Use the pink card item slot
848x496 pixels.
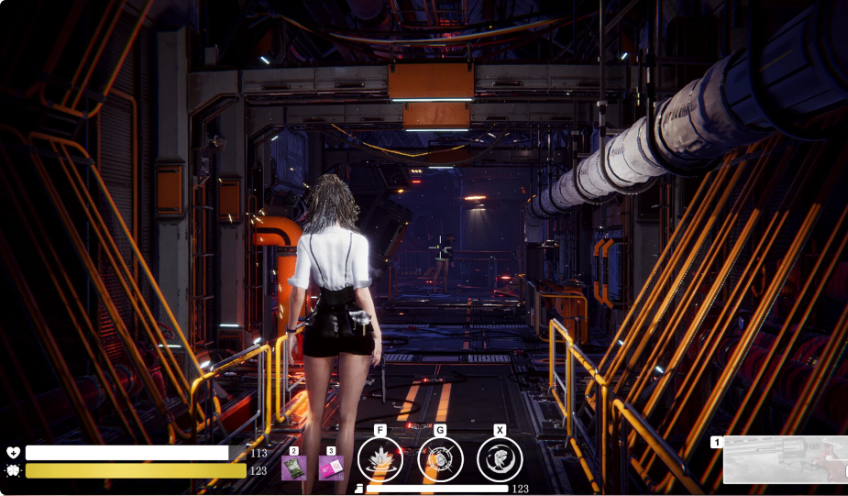coord(331,468)
